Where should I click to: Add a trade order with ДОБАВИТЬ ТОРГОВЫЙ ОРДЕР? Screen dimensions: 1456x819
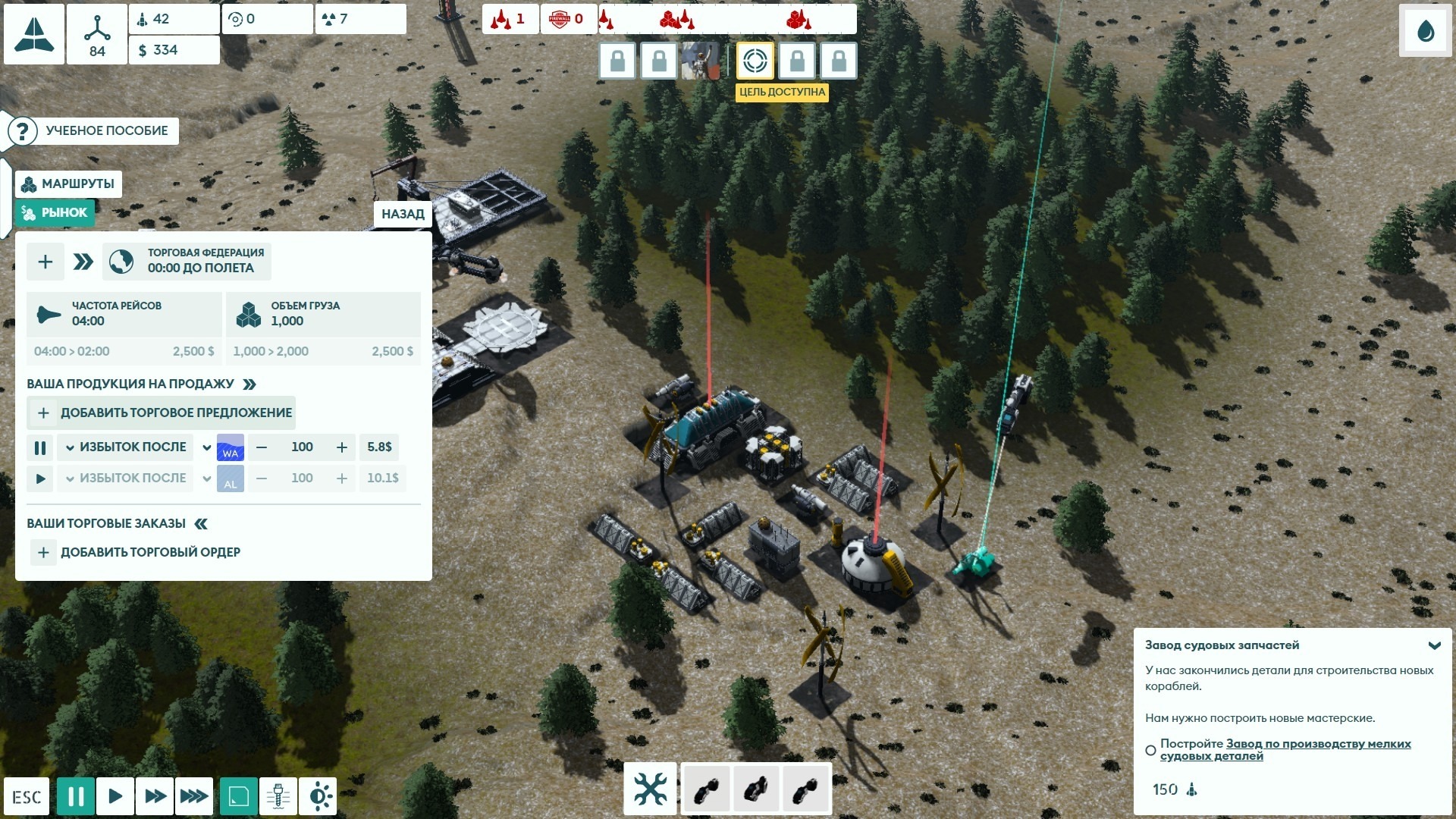tap(136, 552)
